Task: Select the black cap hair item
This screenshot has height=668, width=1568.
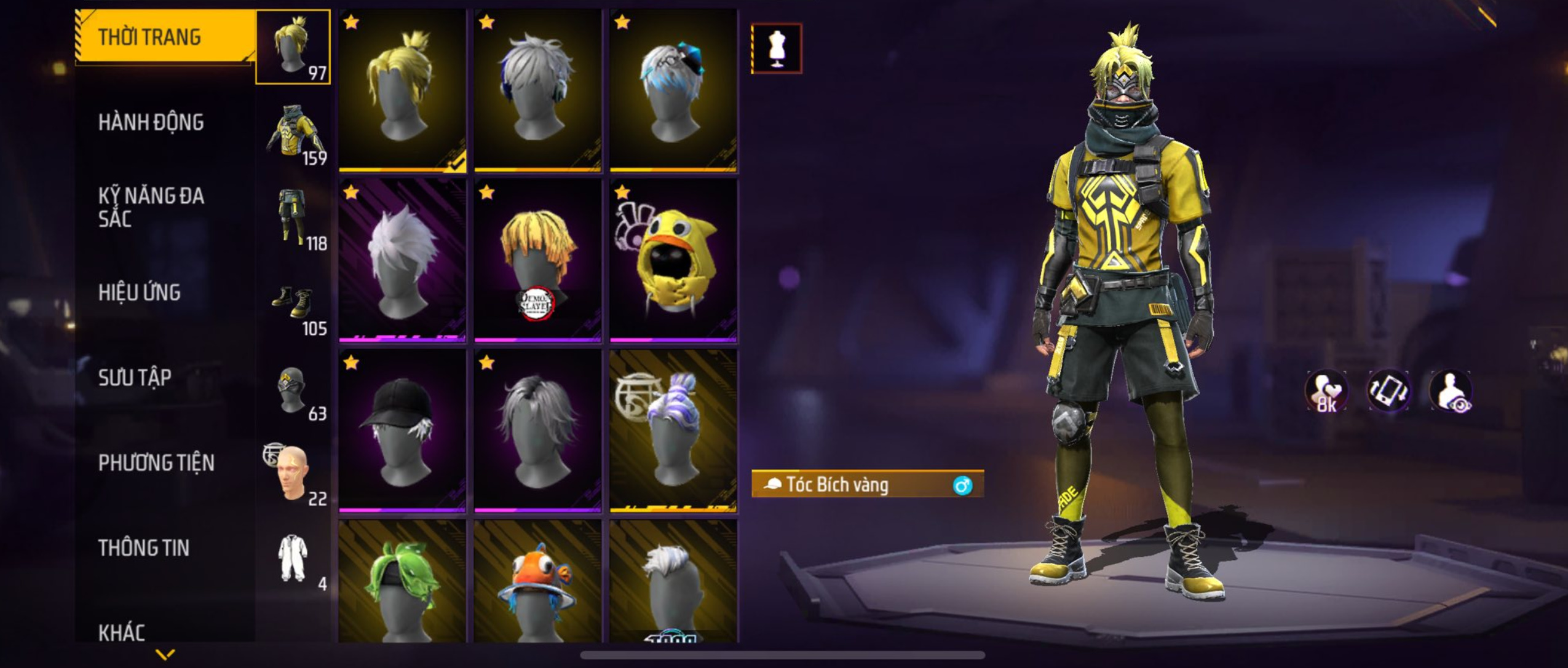Action: (402, 430)
